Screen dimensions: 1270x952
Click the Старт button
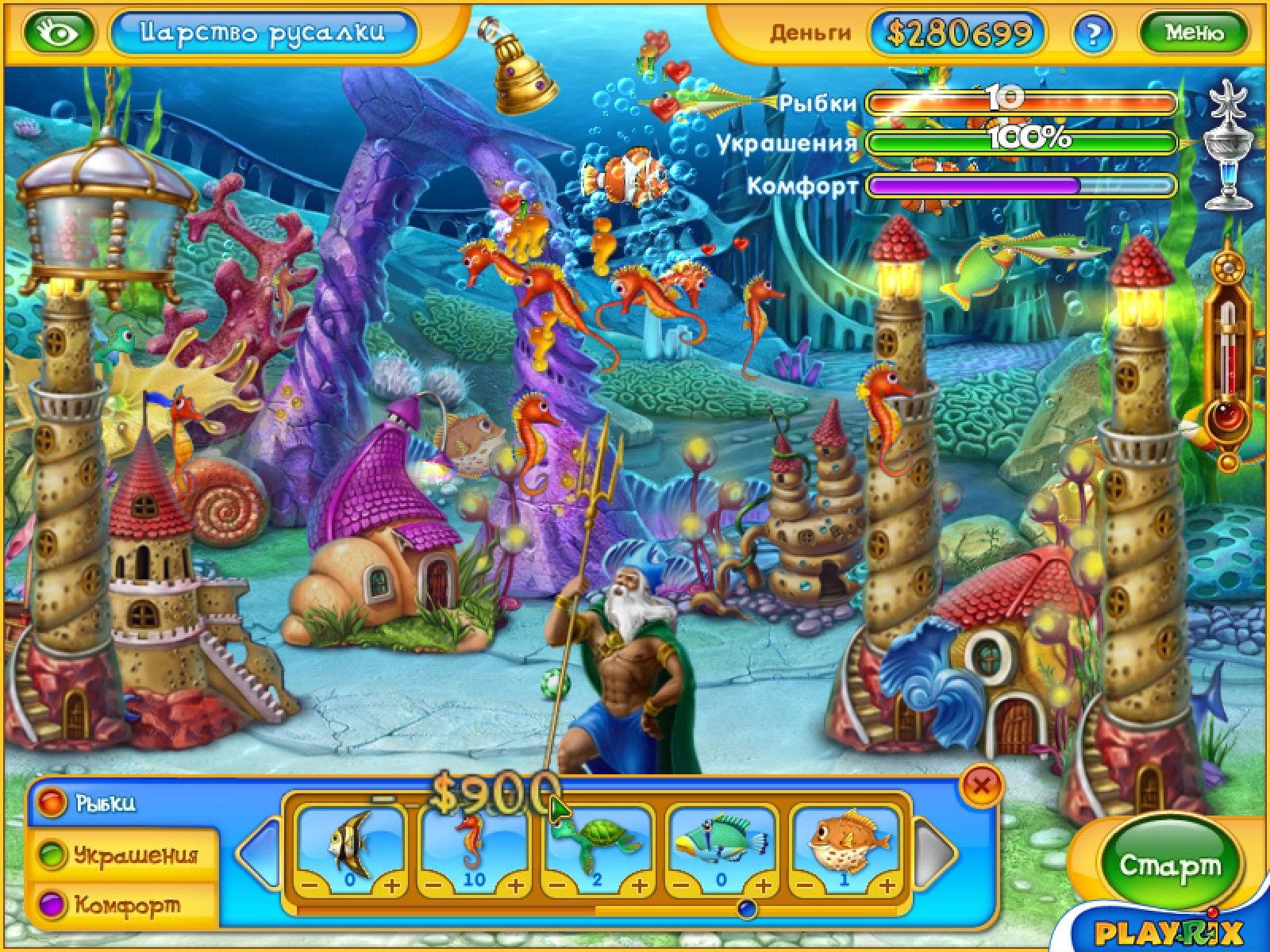[1169, 866]
